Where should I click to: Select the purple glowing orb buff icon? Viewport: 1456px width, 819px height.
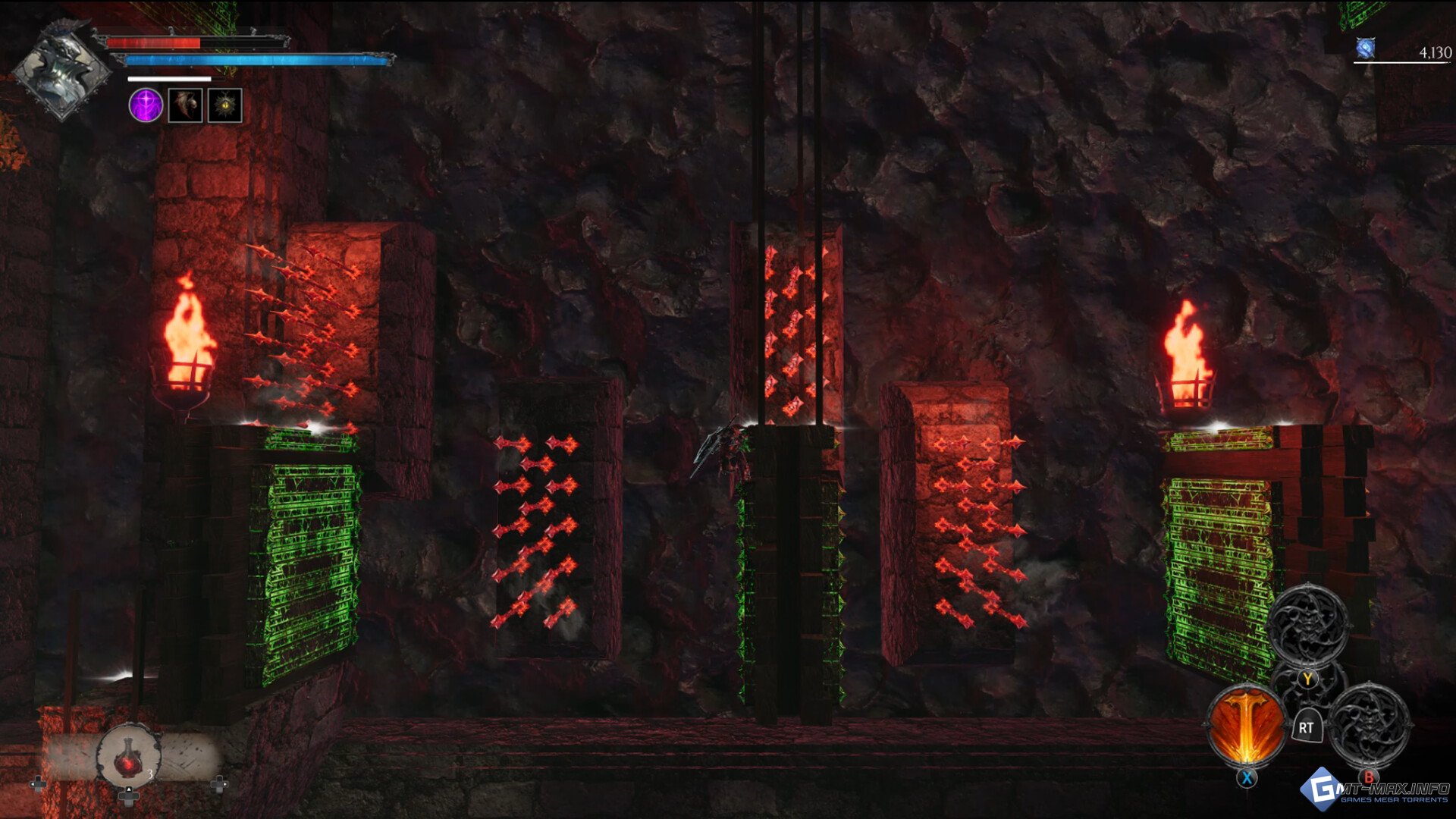[146, 105]
